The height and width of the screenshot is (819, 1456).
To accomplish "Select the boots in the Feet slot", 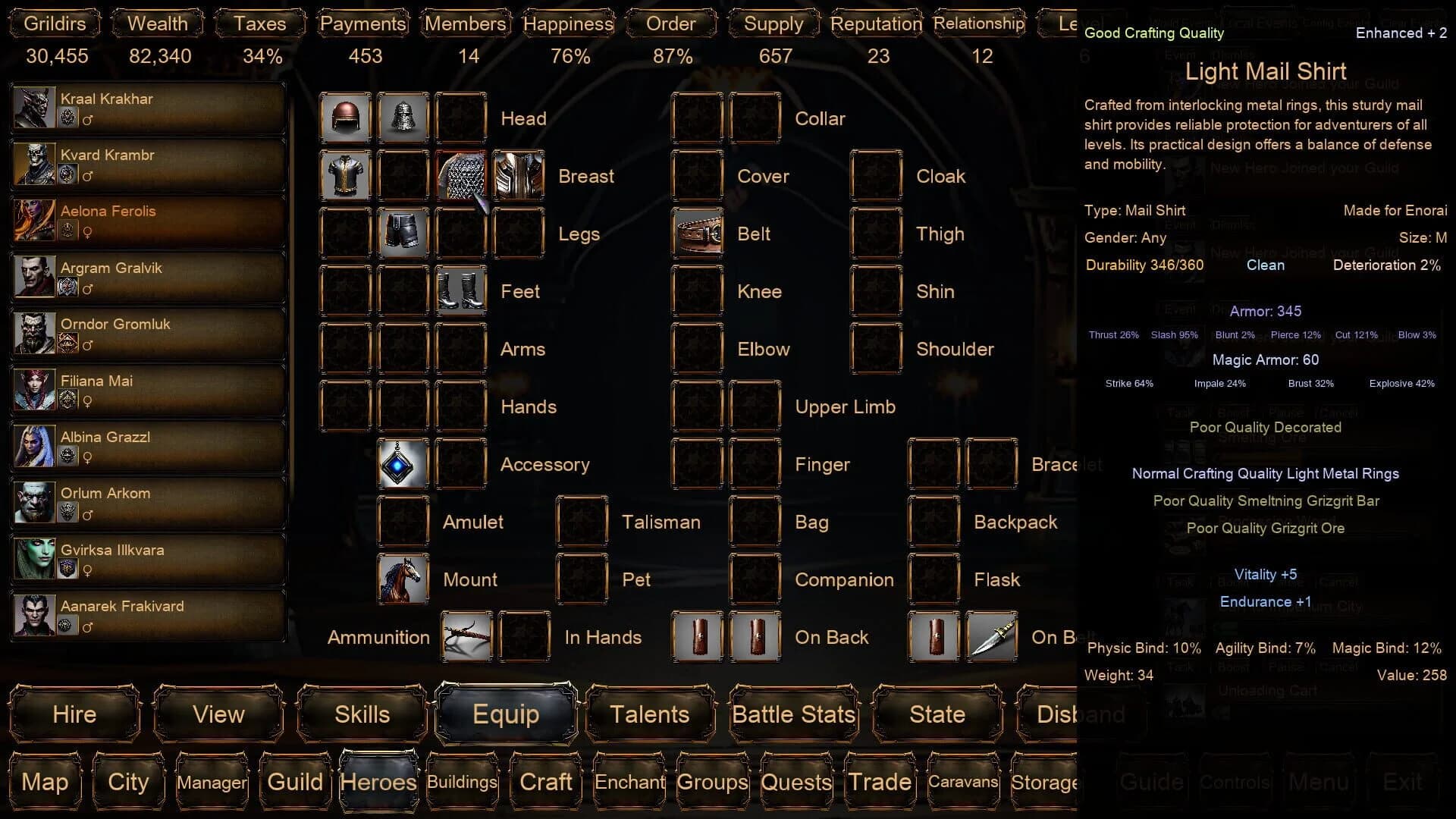I will [x=461, y=291].
